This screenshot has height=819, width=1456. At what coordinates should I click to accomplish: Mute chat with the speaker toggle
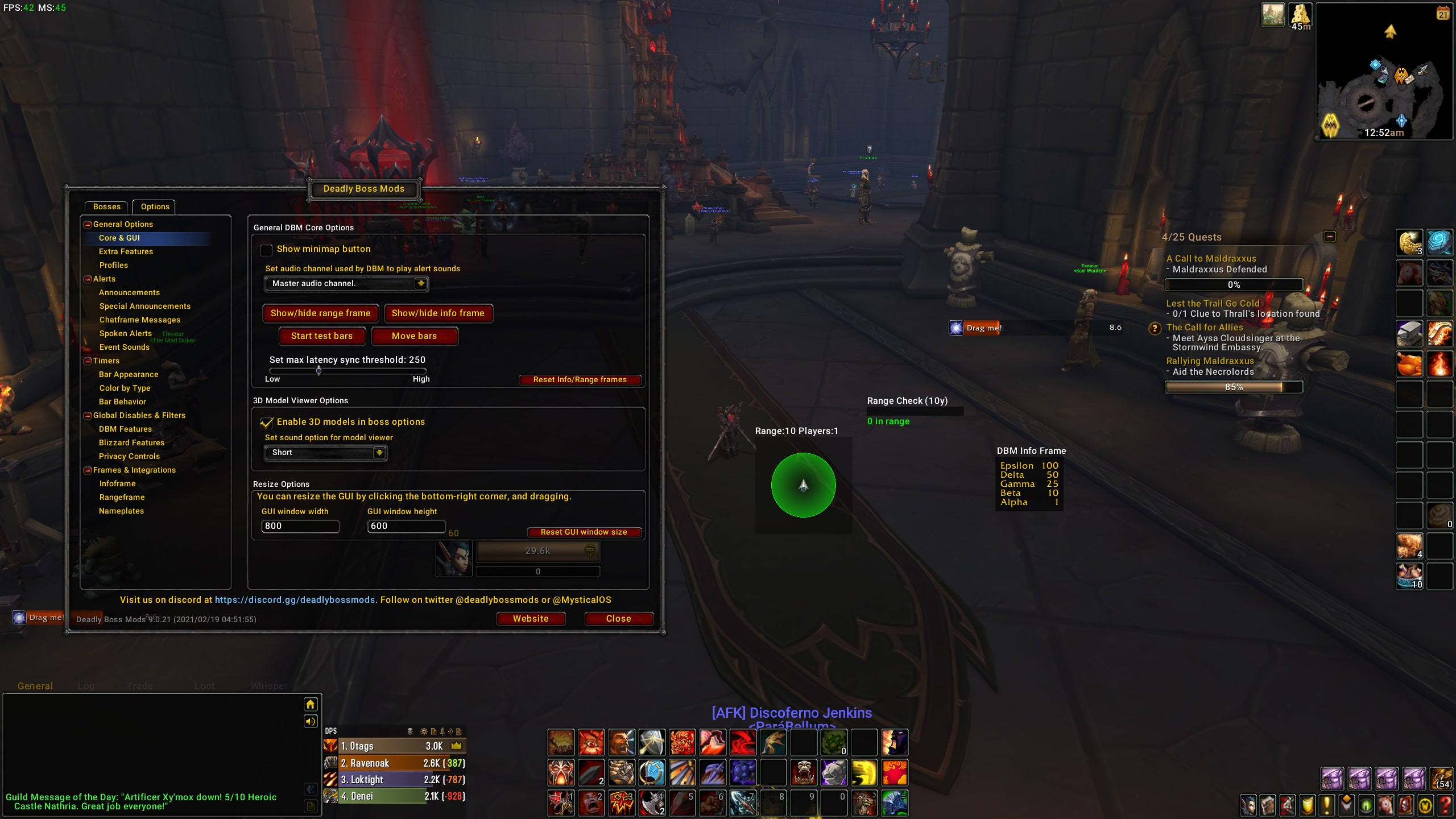[x=310, y=721]
